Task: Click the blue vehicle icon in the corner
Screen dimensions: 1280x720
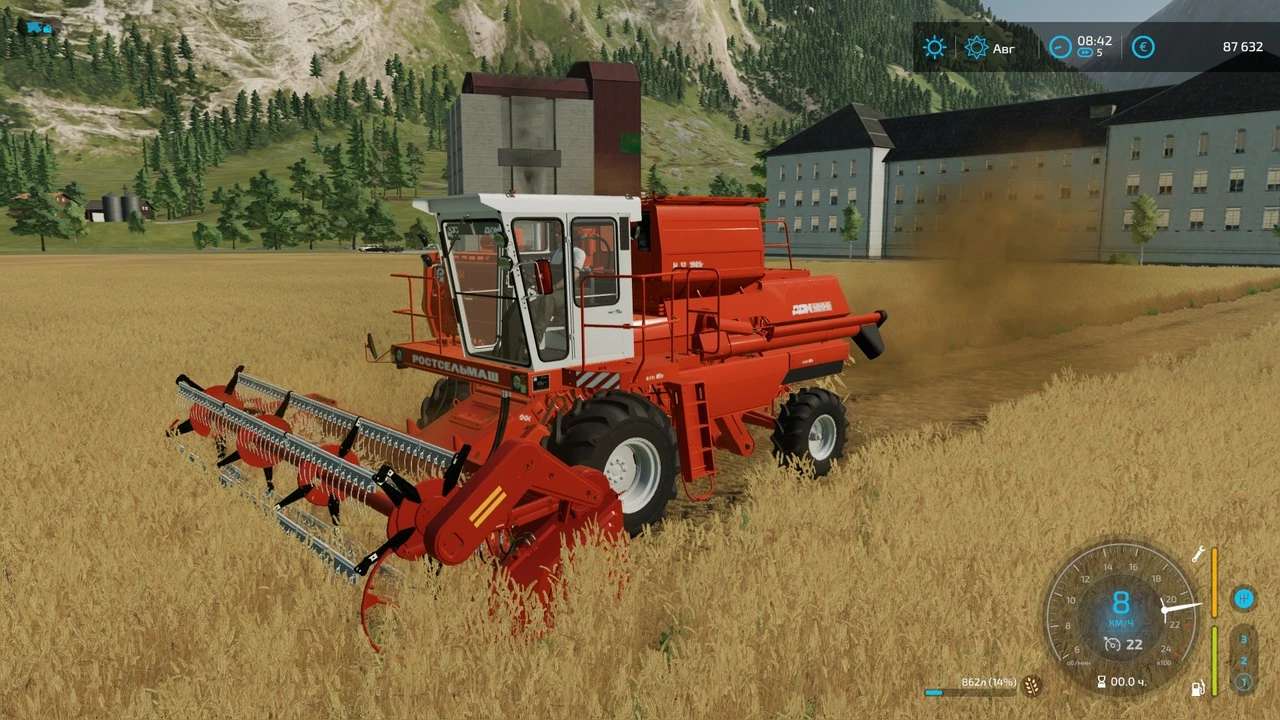Action: 40,27
